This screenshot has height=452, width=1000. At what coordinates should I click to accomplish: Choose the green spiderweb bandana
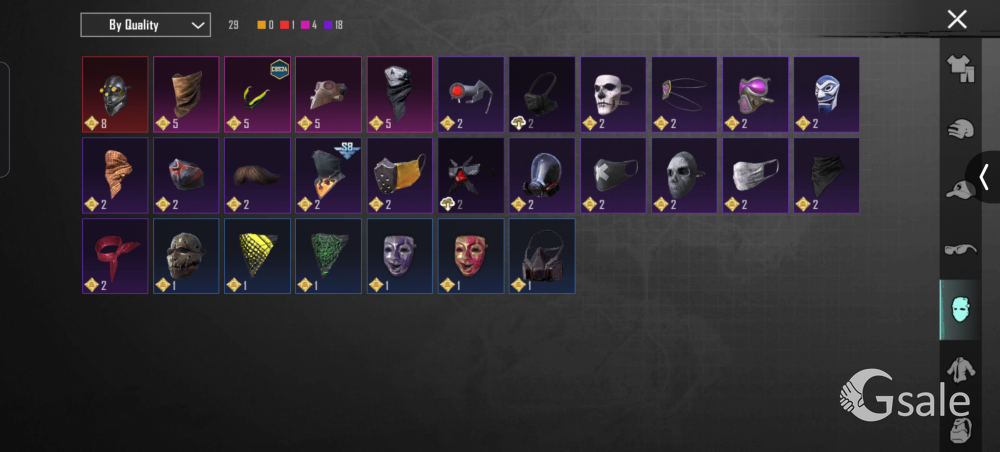(328, 254)
